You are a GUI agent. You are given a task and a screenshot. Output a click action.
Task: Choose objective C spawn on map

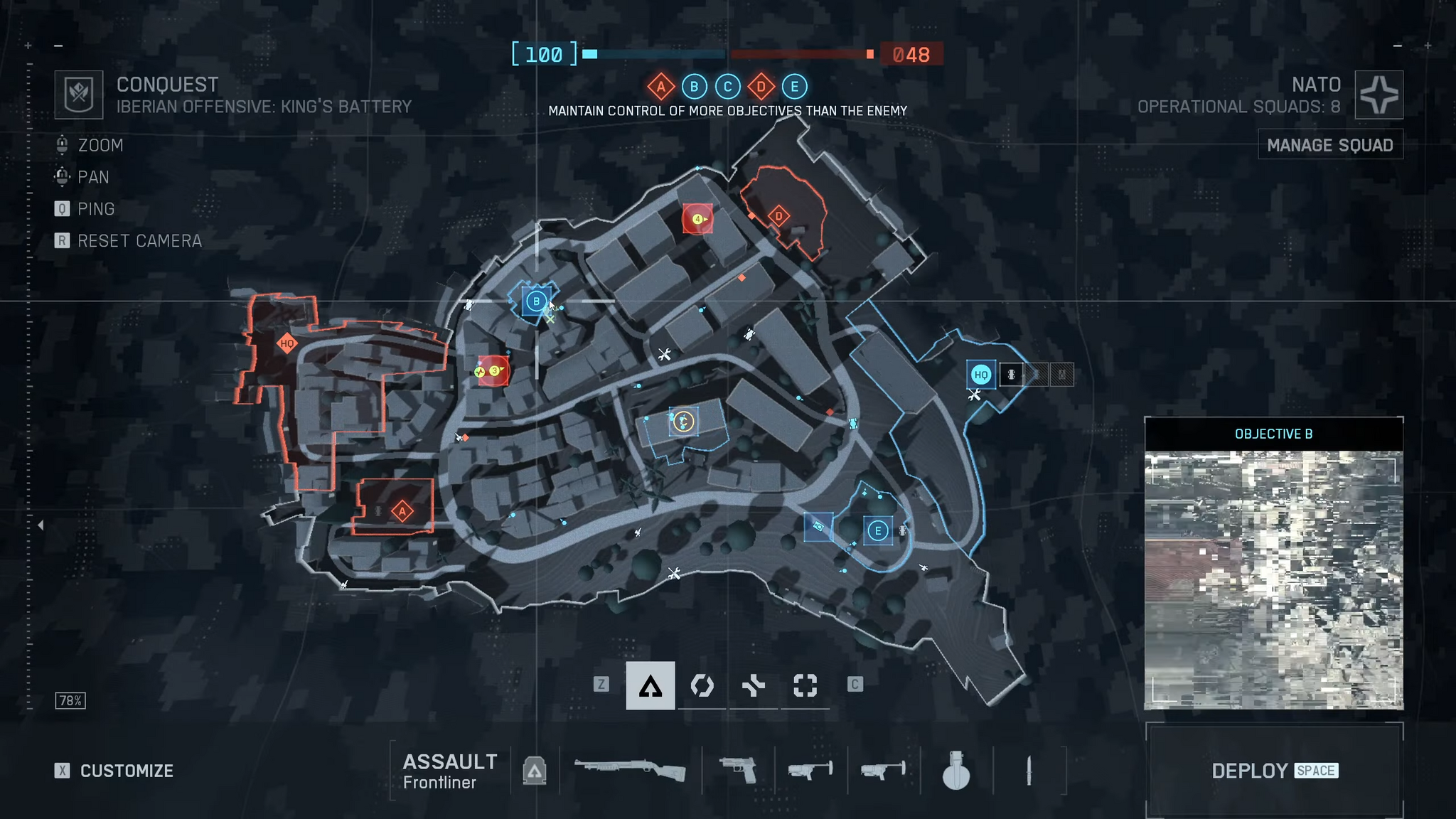tap(683, 422)
